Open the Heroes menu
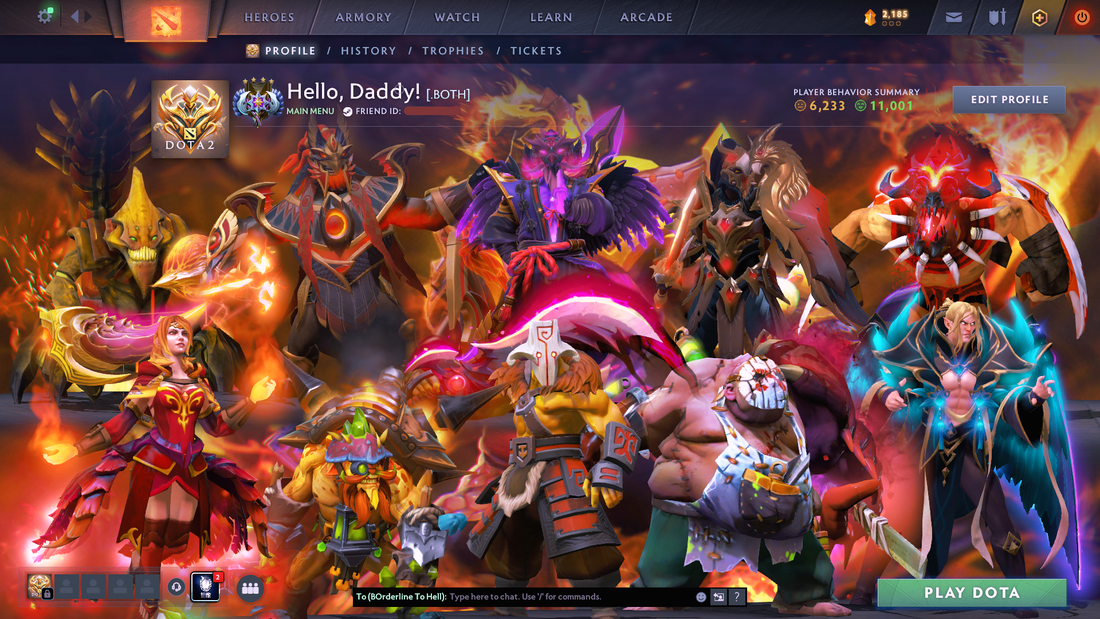Viewport: 1100px width, 619px height. [269, 17]
